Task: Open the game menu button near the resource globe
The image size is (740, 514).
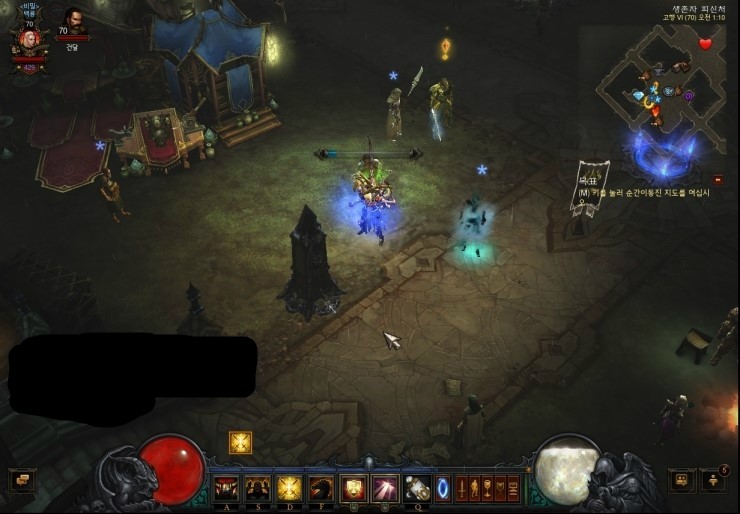Action: click(x=682, y=480)
